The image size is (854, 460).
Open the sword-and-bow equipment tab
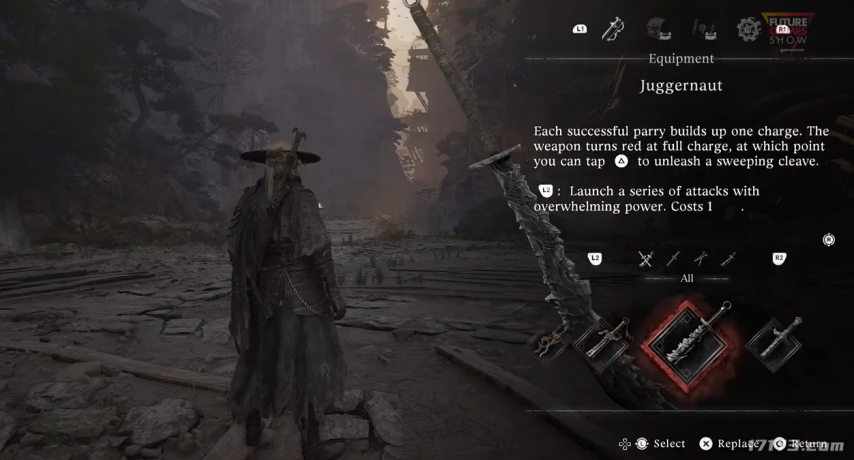pyautogui.click(x=613, y=30)
